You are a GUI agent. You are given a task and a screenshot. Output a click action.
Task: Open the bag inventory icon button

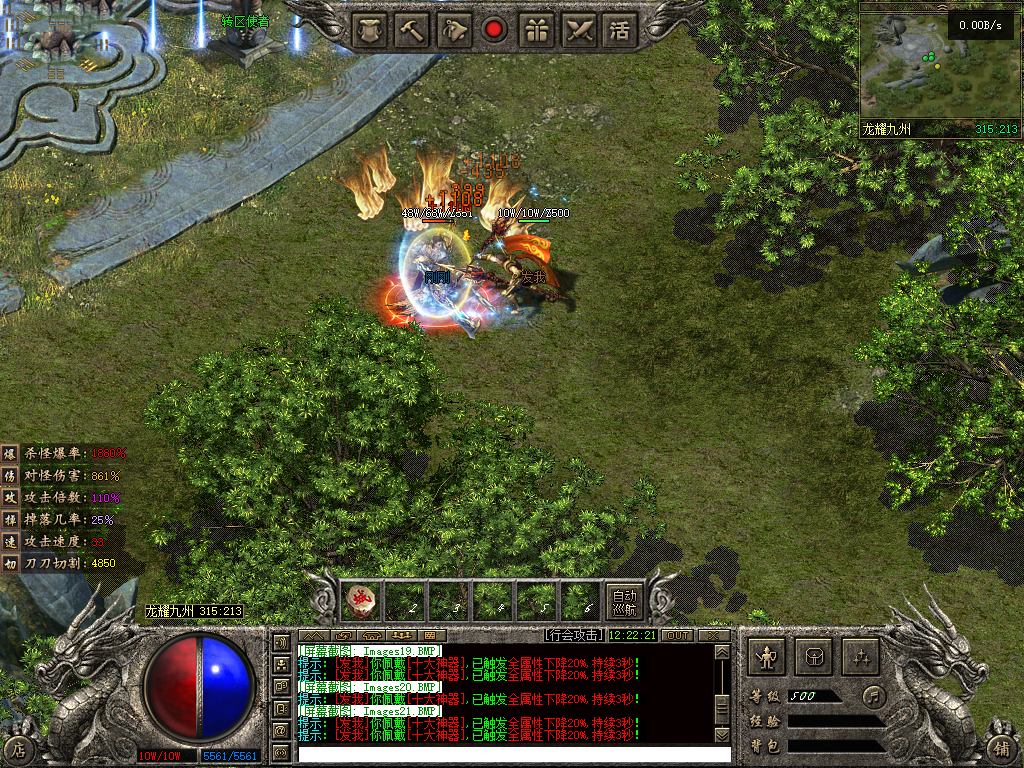pyautogui.click(x=814, y=657)
